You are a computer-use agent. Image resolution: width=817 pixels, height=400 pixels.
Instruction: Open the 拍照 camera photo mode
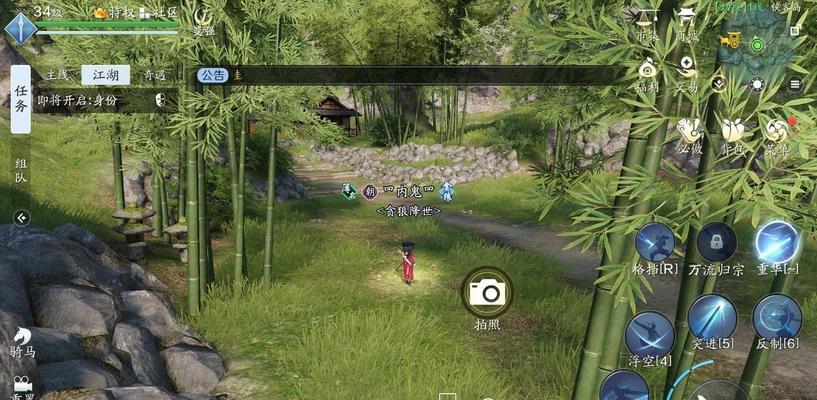pyautogui.click(x=486, y=292)
